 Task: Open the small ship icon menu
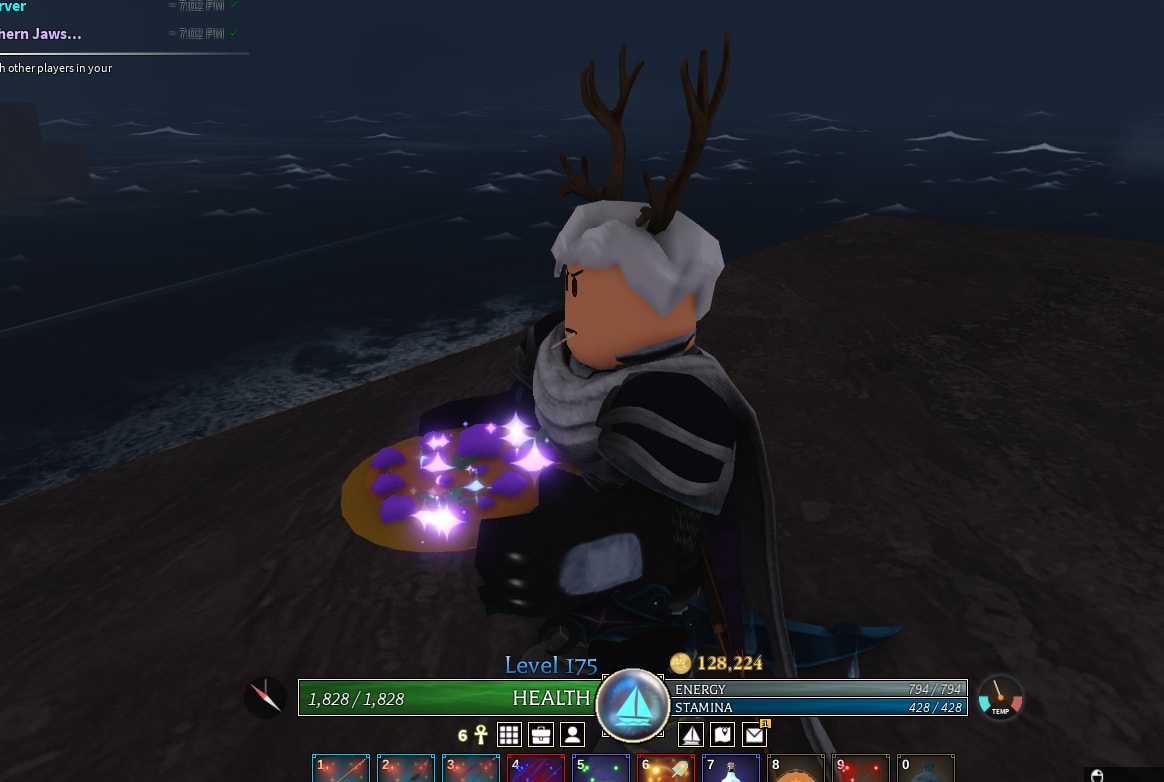pyautogui.click(x=691, y=735)
